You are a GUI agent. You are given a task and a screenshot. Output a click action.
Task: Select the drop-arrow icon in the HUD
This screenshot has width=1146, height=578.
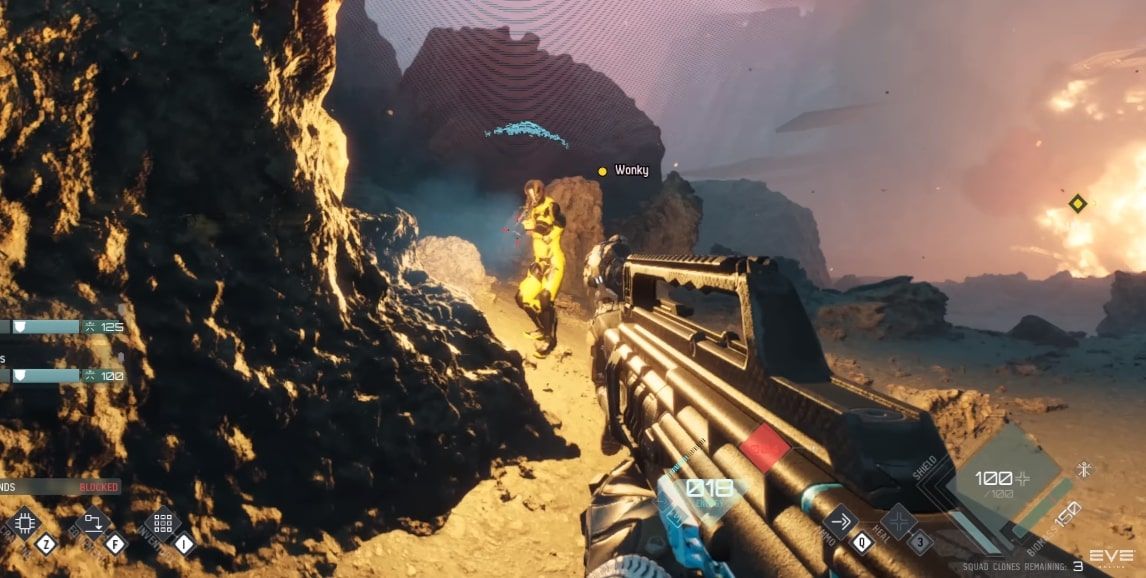[x=93, y=523]
